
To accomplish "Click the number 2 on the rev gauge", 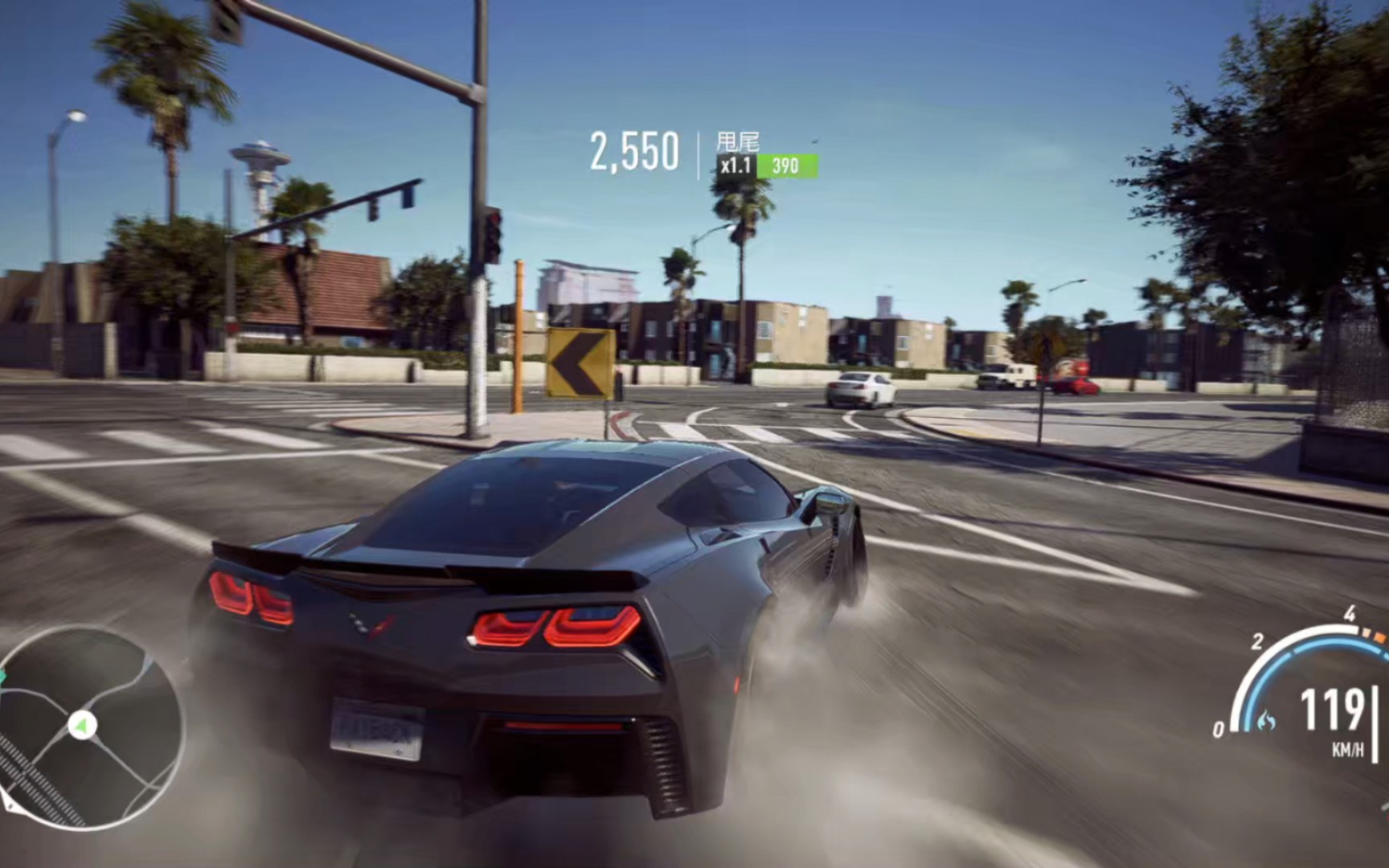I will (1257, 641).
